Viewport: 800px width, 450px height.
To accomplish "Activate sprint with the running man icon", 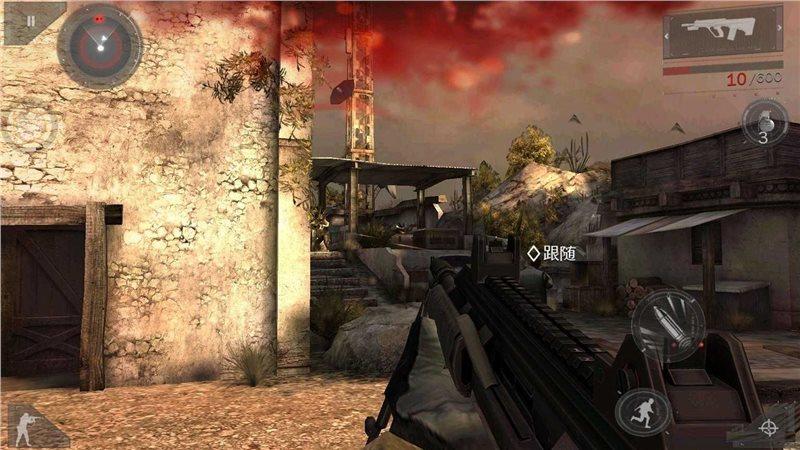I will [x=642, y=411].
